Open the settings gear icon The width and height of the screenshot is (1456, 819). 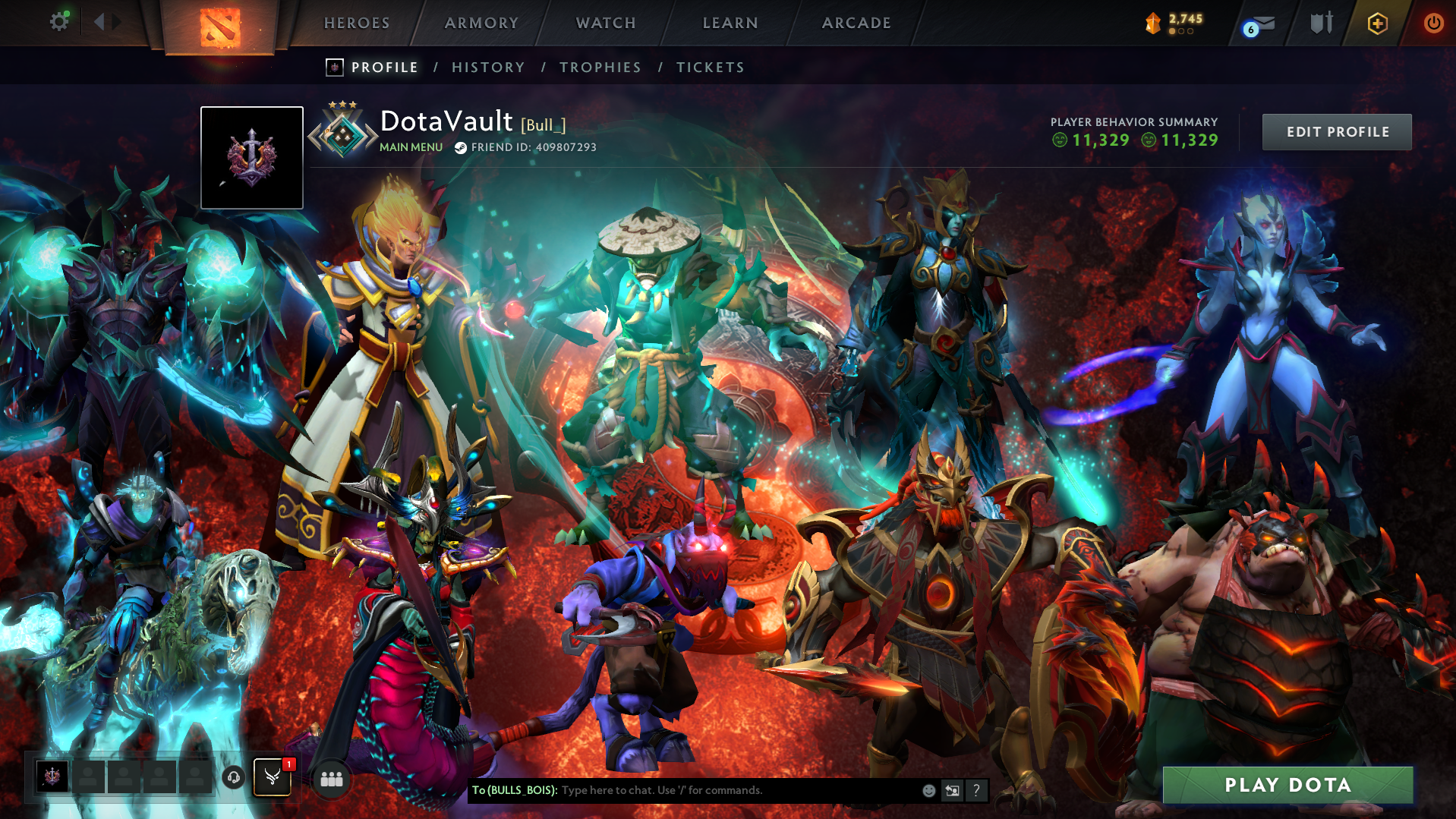(58, 22)
